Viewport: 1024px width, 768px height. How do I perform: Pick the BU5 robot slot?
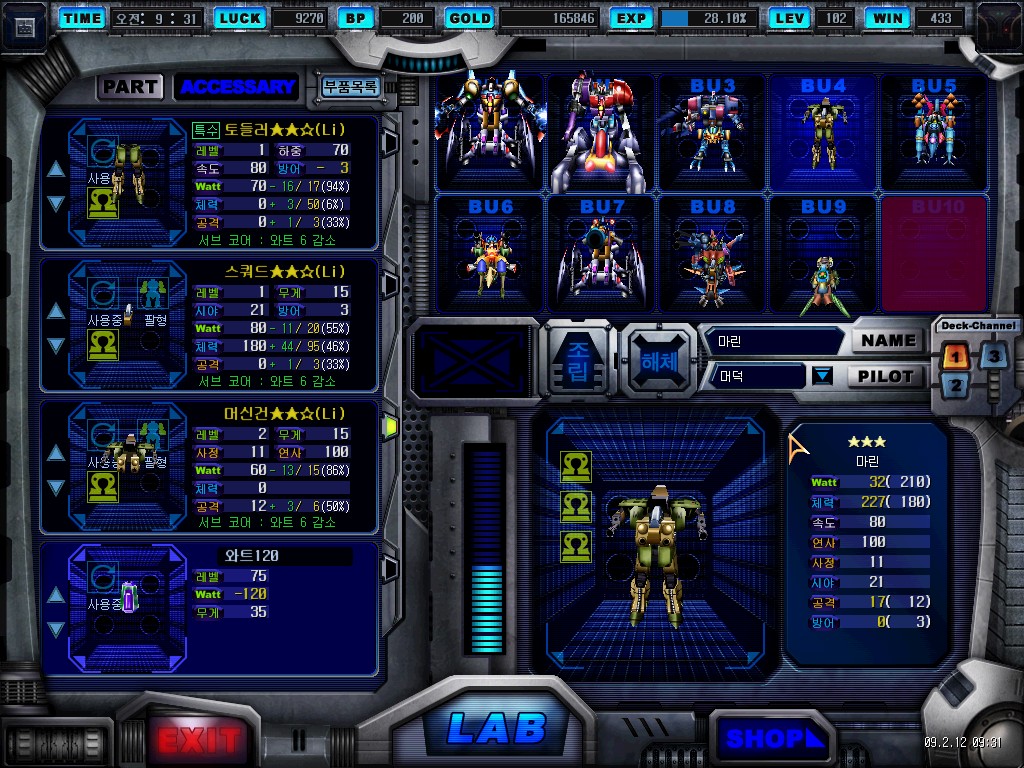tap(934, 133)
